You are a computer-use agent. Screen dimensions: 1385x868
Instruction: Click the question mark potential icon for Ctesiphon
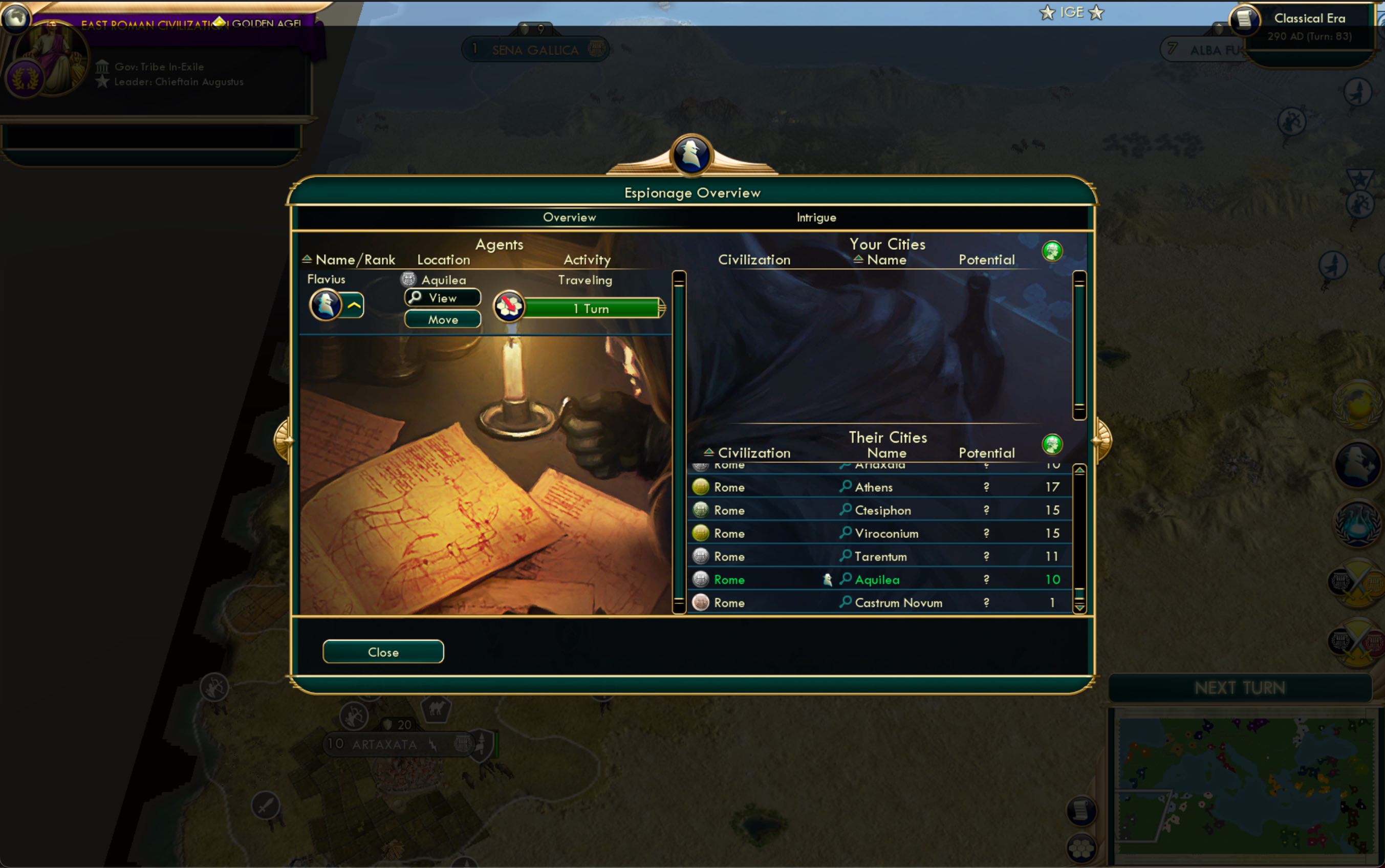pyautogui.click(x=986, y=510)
